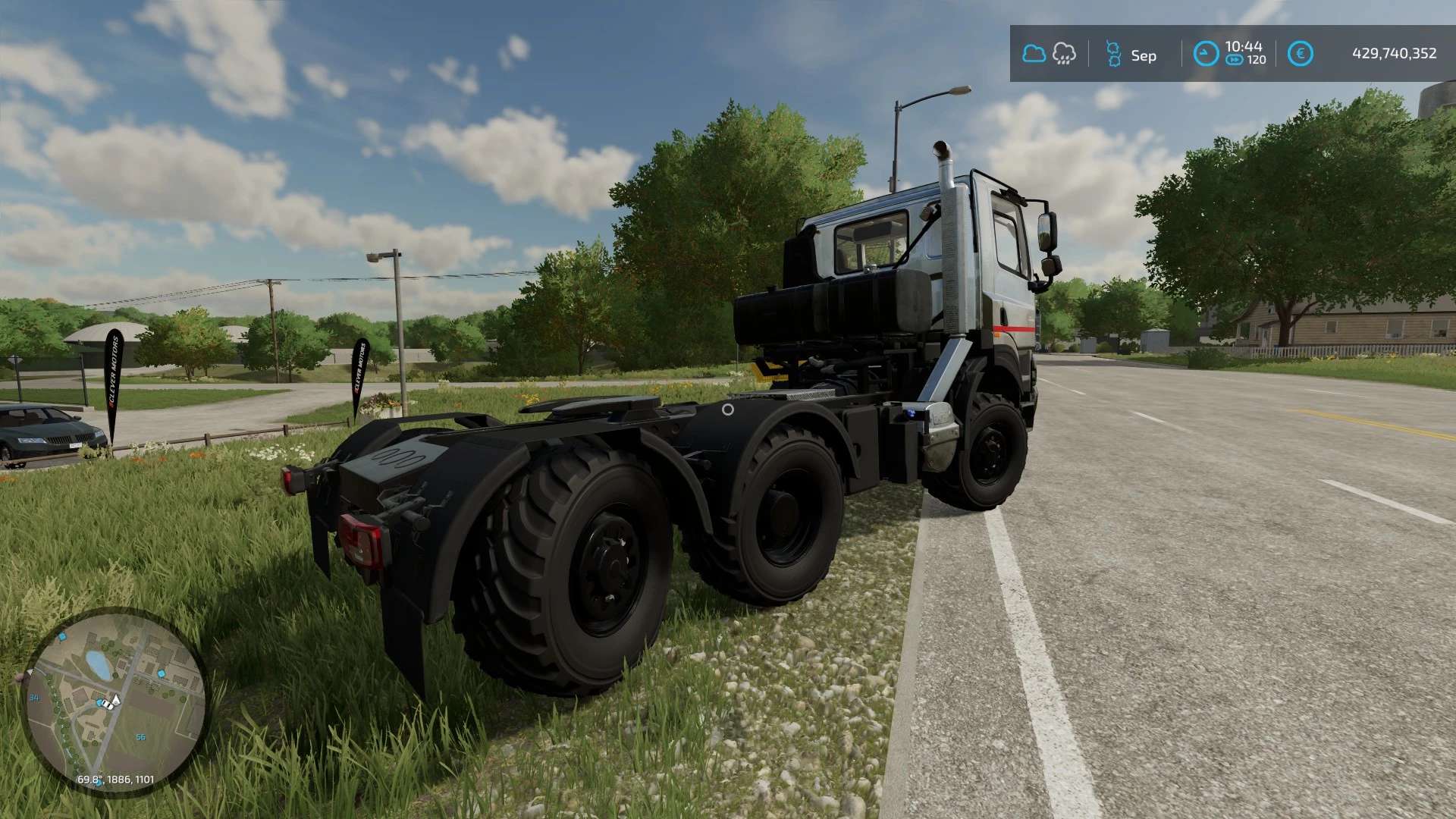Select the game clock icon
This screenshot has width=1456, height=819.
pyautogui.click(x=1206, y=54)
